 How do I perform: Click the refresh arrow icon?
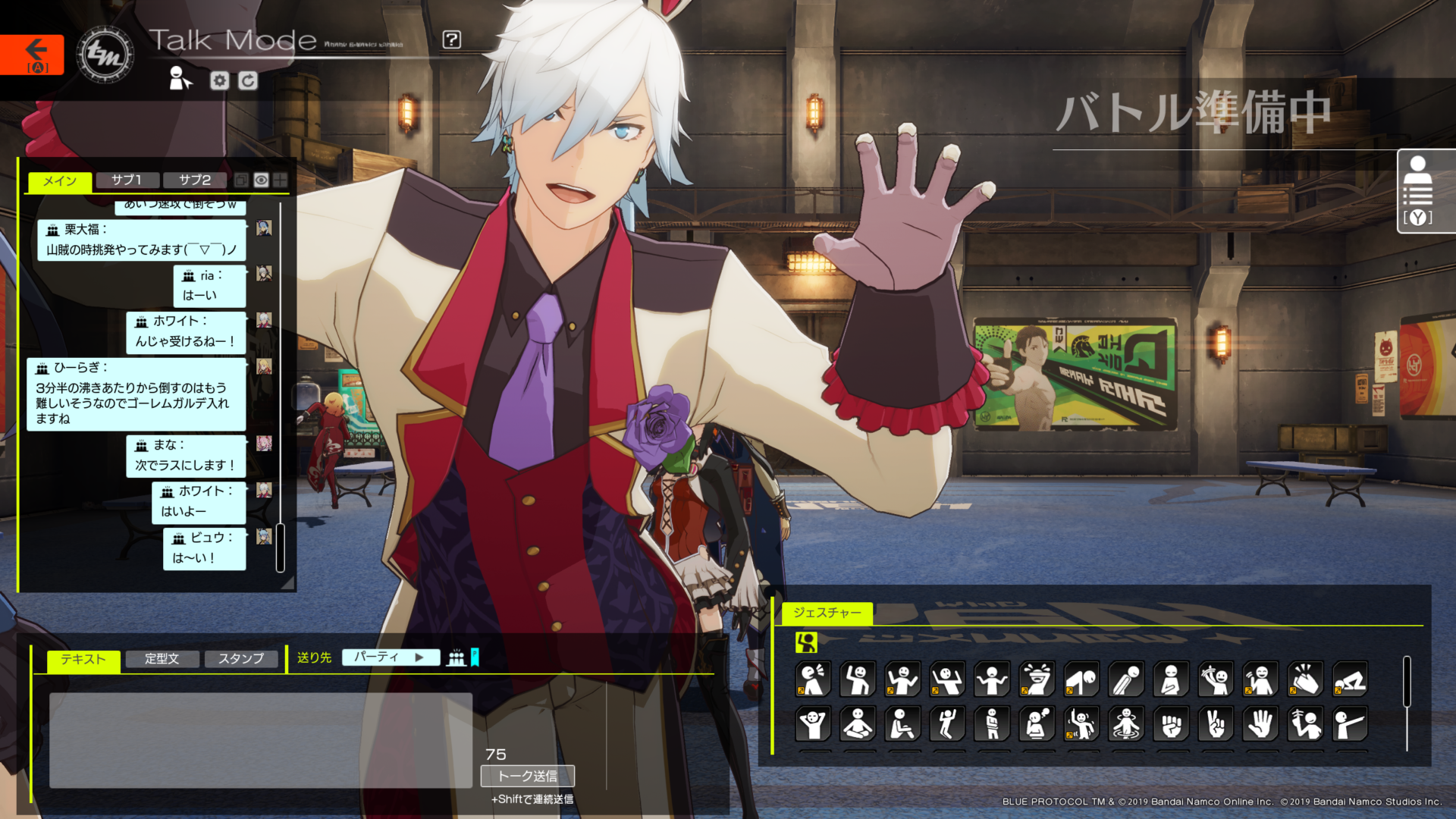tap(248, 80)
